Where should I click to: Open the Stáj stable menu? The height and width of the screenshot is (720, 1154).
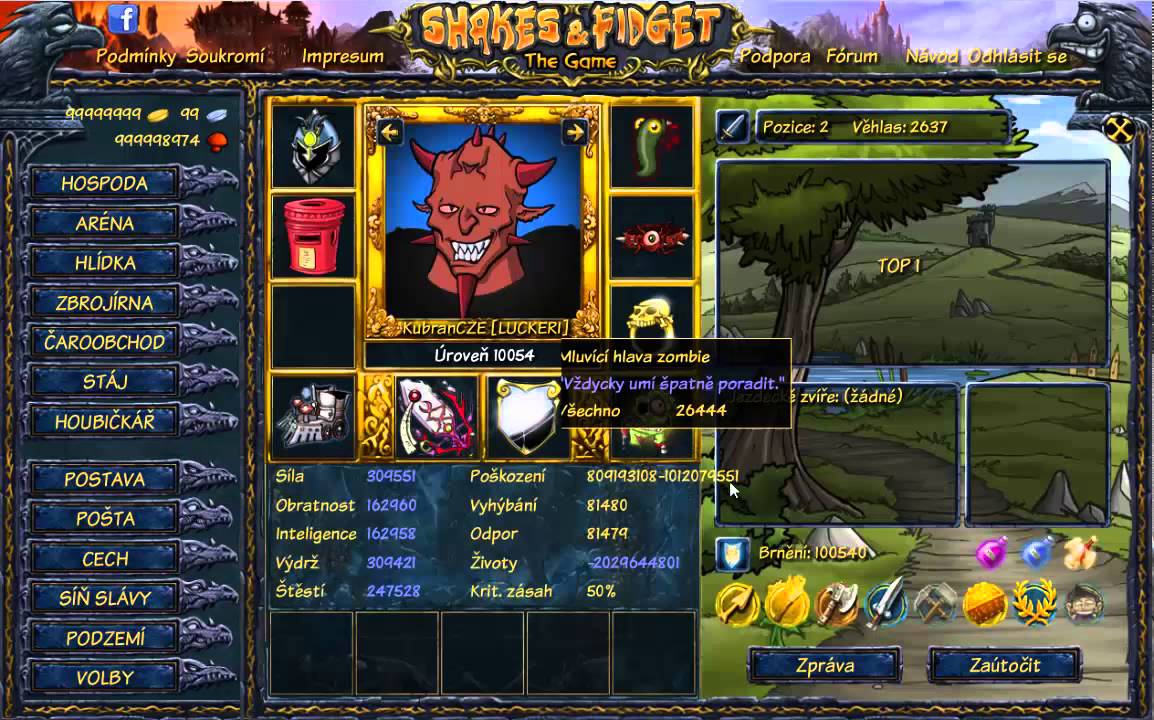coord(104,381)
